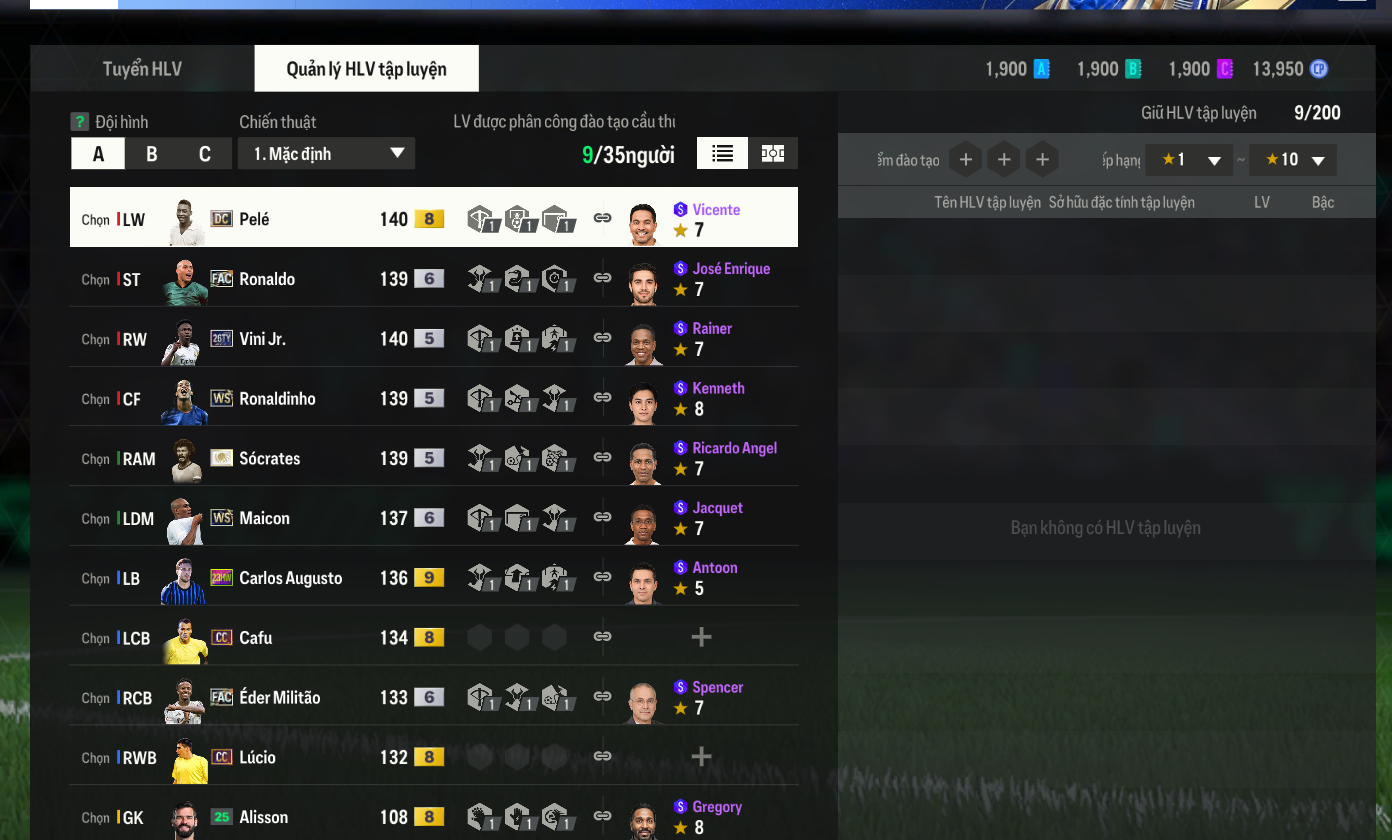
Task: Click the green question mark help icon
Action: point(80,122)
